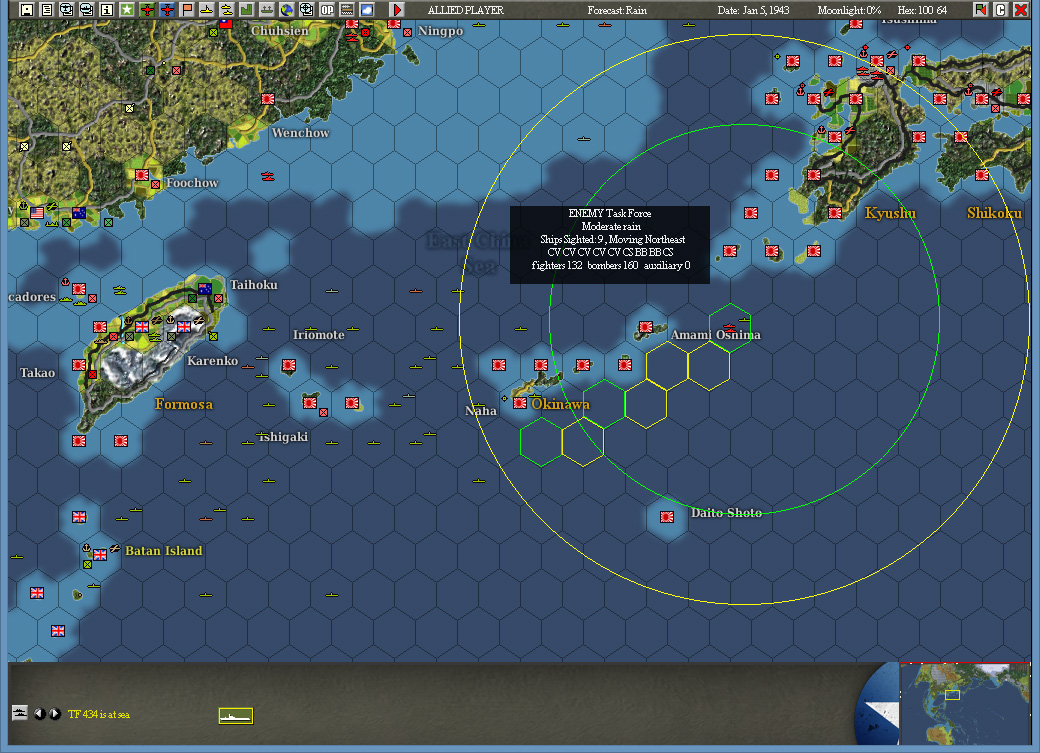Click the red play arrow button
The width and height of the screenshot is (1040, 753).
[397, 10]
